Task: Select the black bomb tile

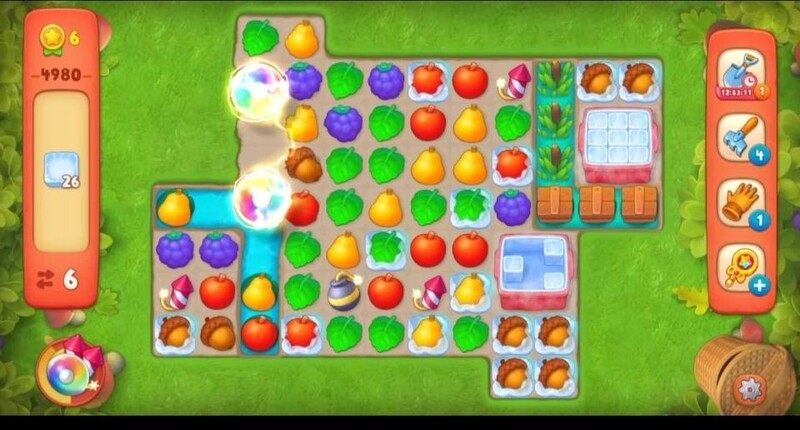Action: 344,291
